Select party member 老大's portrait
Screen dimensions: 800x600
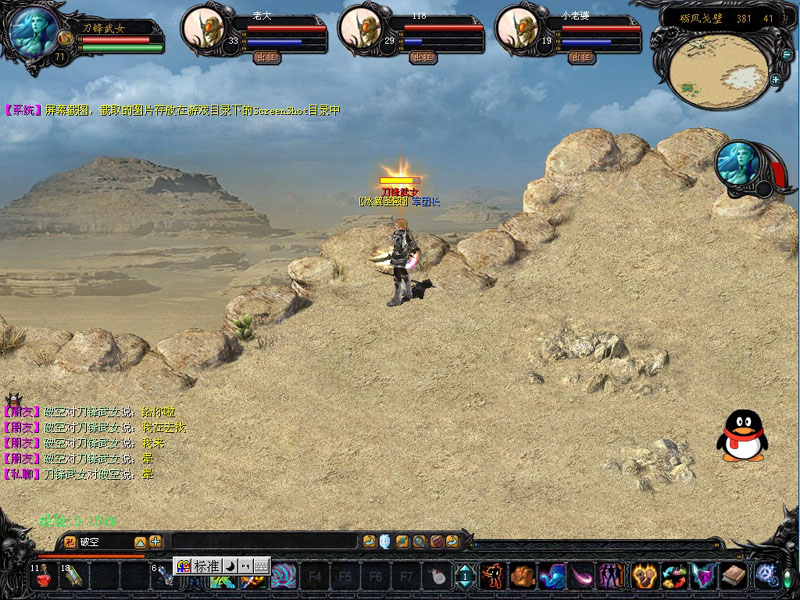pos(205,28)
